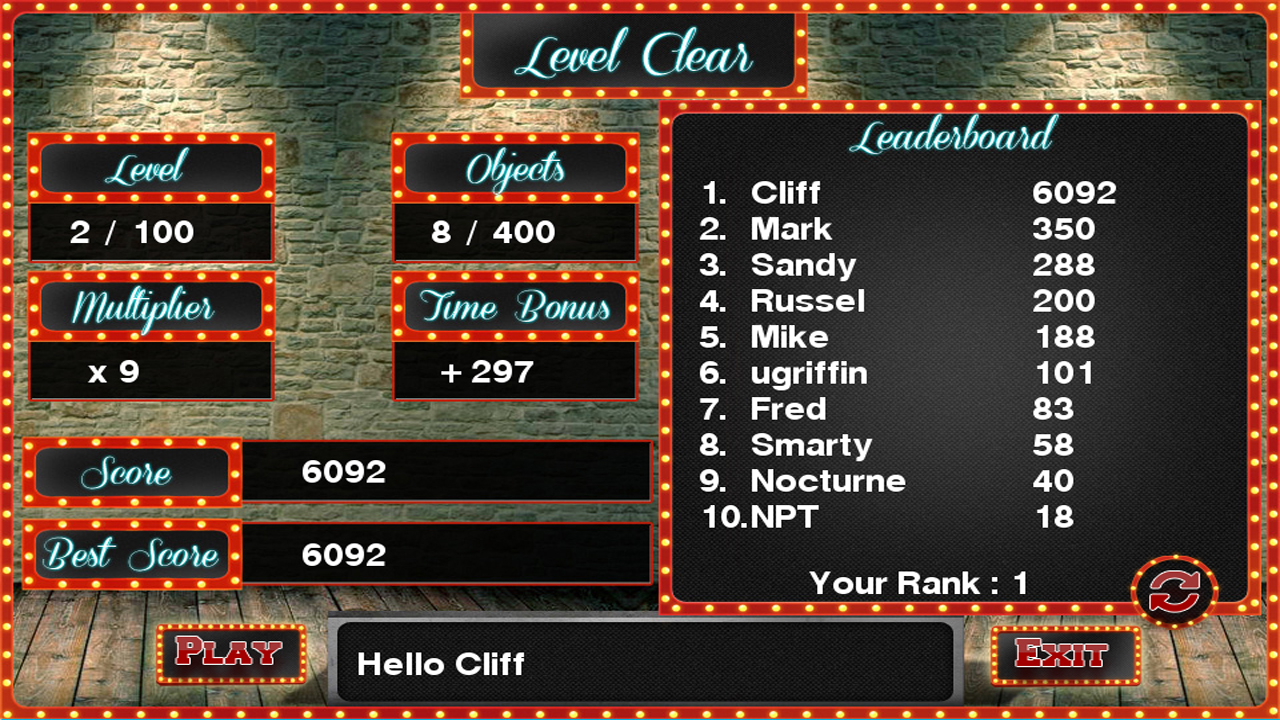Viewport: 1280px width, 720px height.
Task: Select Cliff's leaderboard row
Action: coord(908,193)
